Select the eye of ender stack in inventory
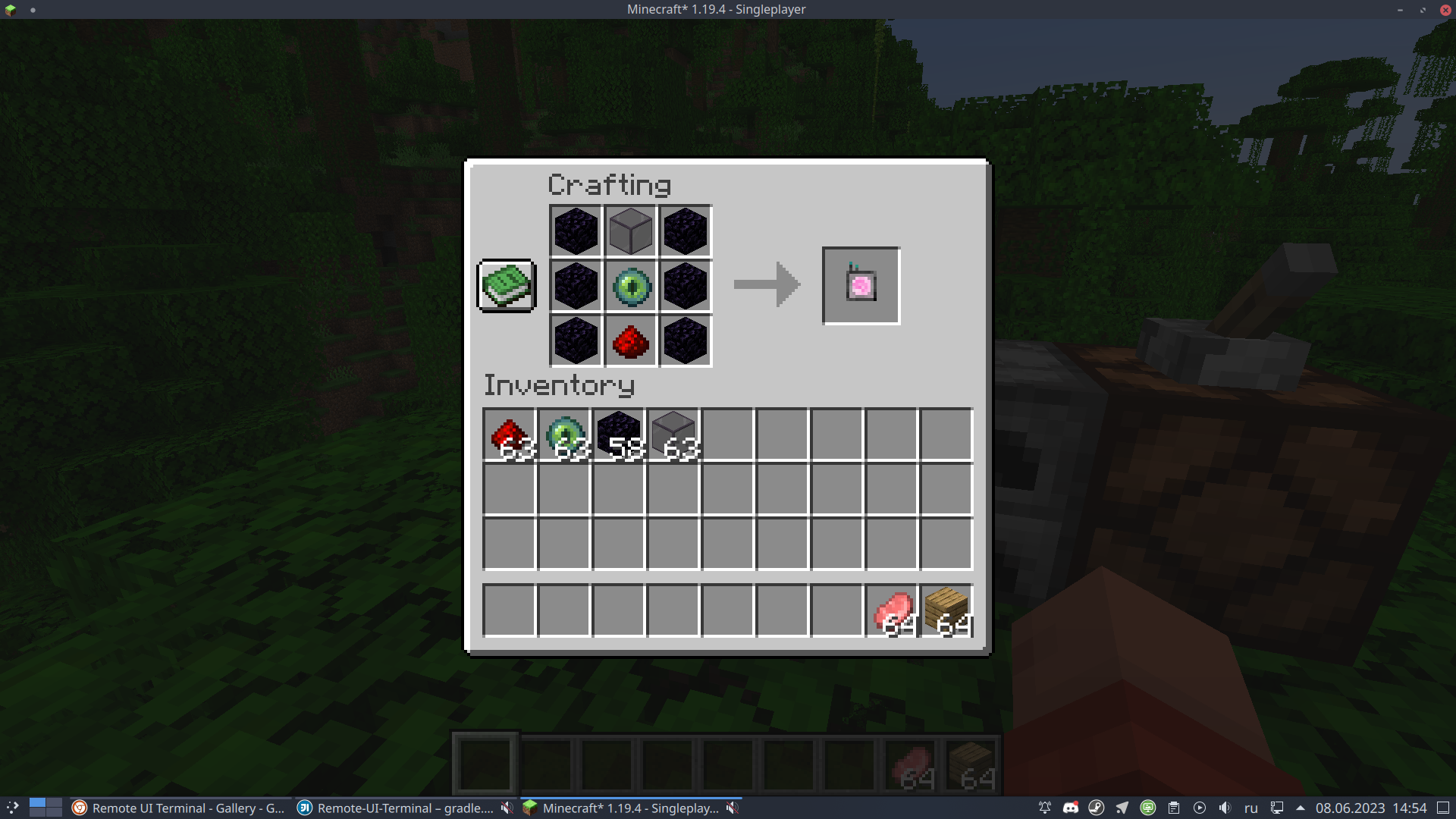The width and height of the screenshot is (1456, 819). (563, 434)
